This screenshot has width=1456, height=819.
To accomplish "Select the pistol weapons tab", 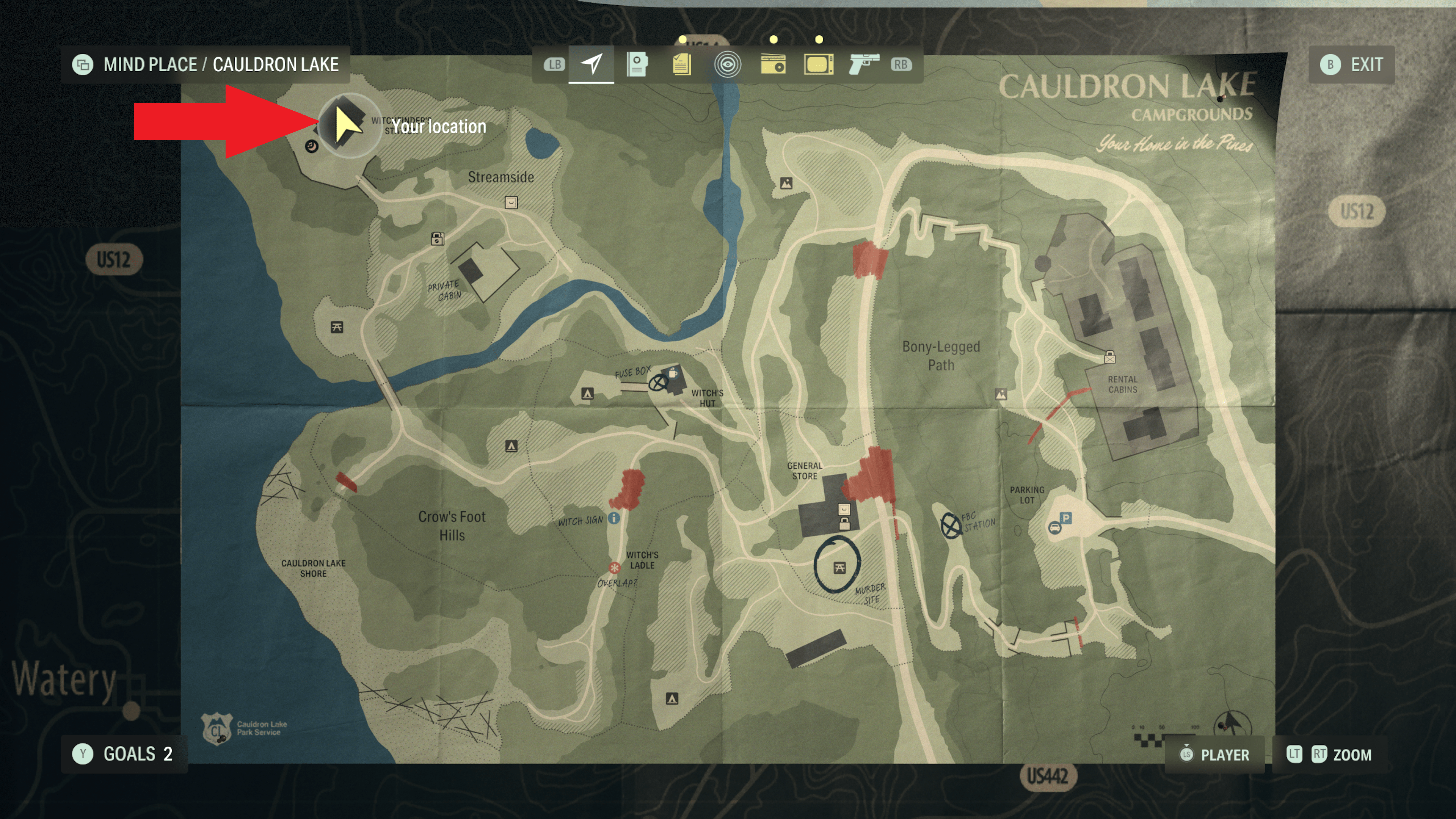I will click(864, 64).
